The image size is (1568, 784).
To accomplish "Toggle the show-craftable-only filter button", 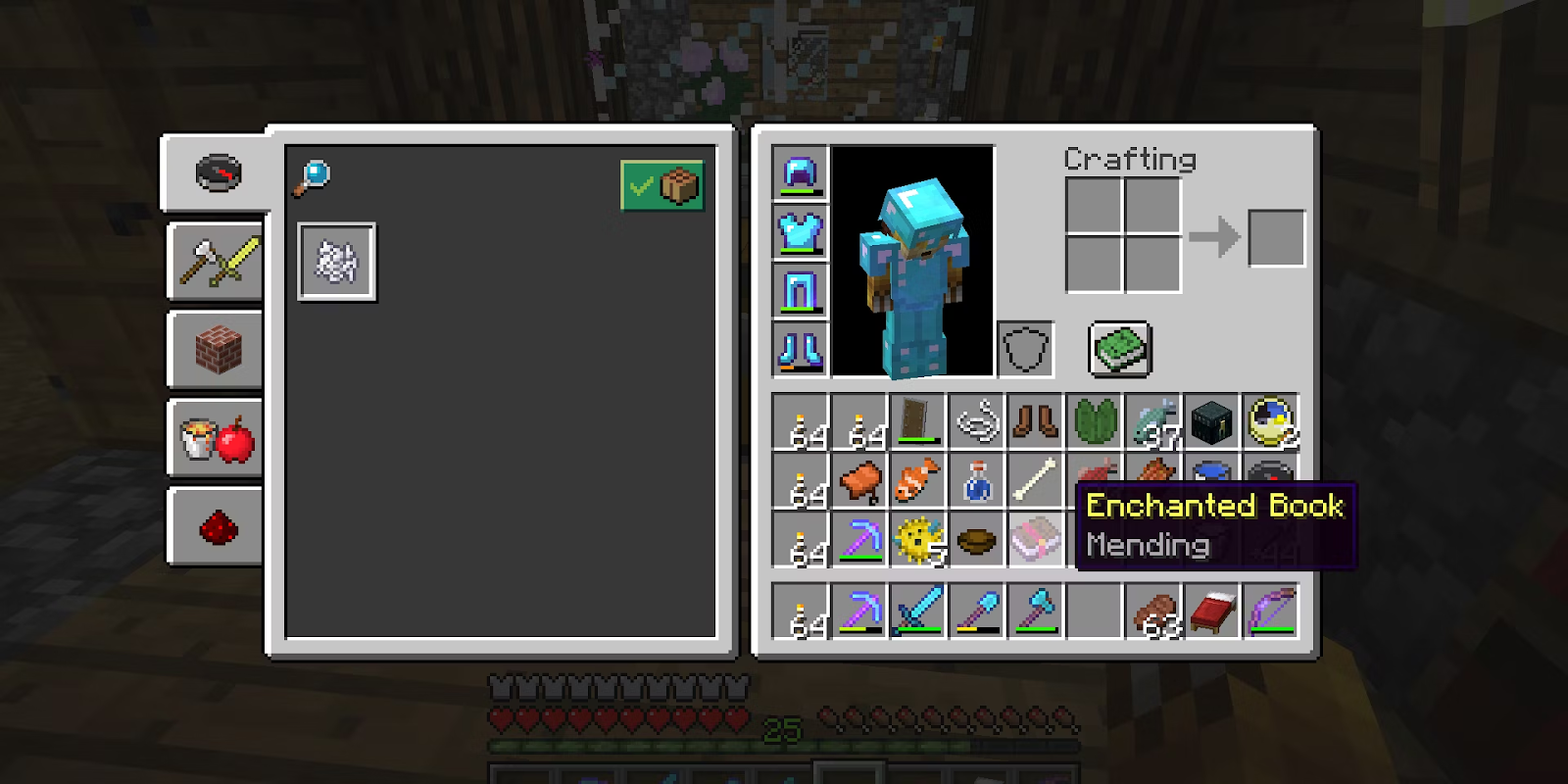I will [x=661, y=185].
